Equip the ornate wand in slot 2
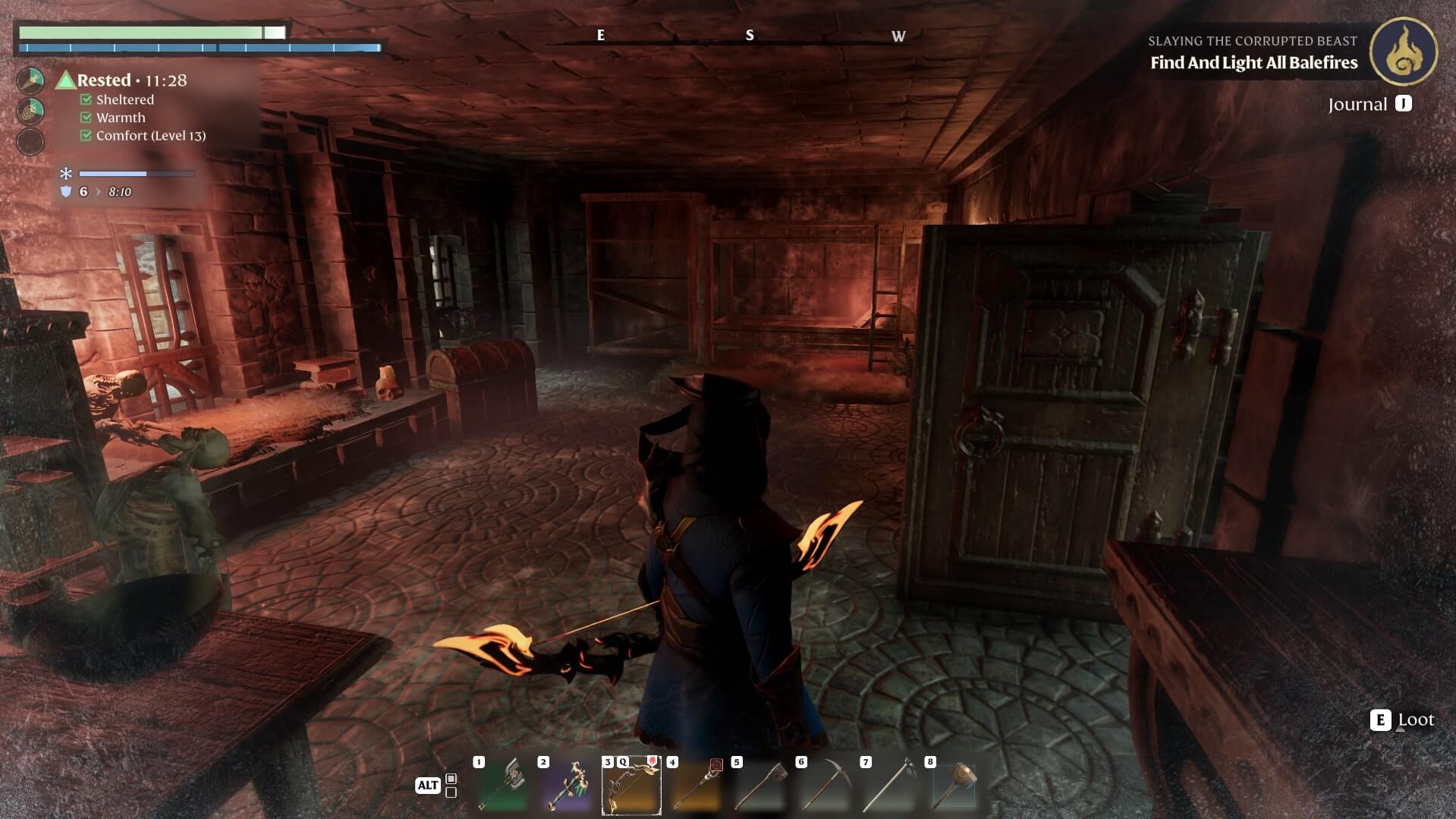This screenshot has width=1456, height=819. tap(567, 786)
